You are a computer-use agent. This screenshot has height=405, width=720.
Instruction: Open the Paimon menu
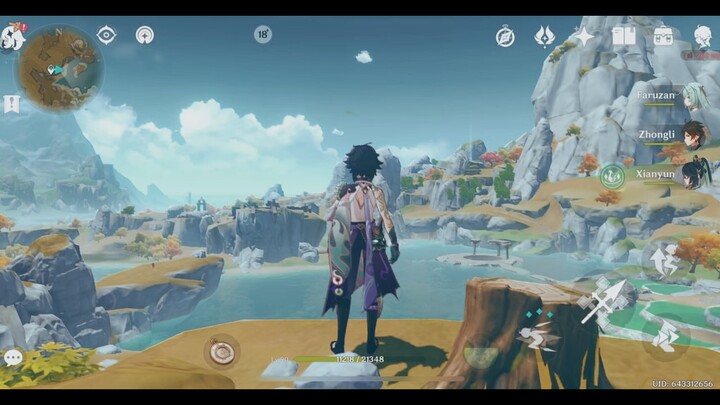coord(12,38)
